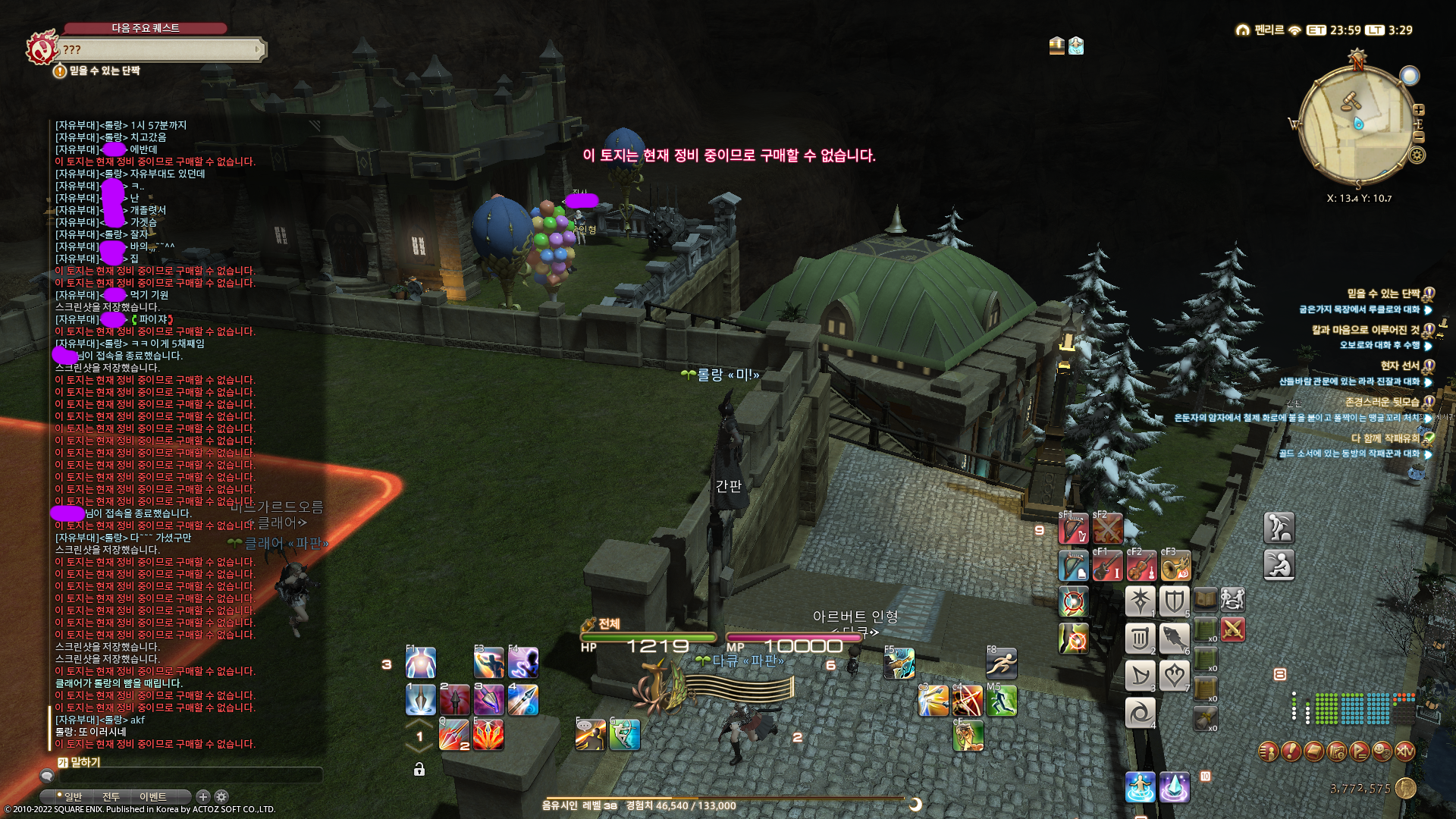
Task: Use the Teleport crystal action
Action: pyautogui.click(x=1175, y=787)
